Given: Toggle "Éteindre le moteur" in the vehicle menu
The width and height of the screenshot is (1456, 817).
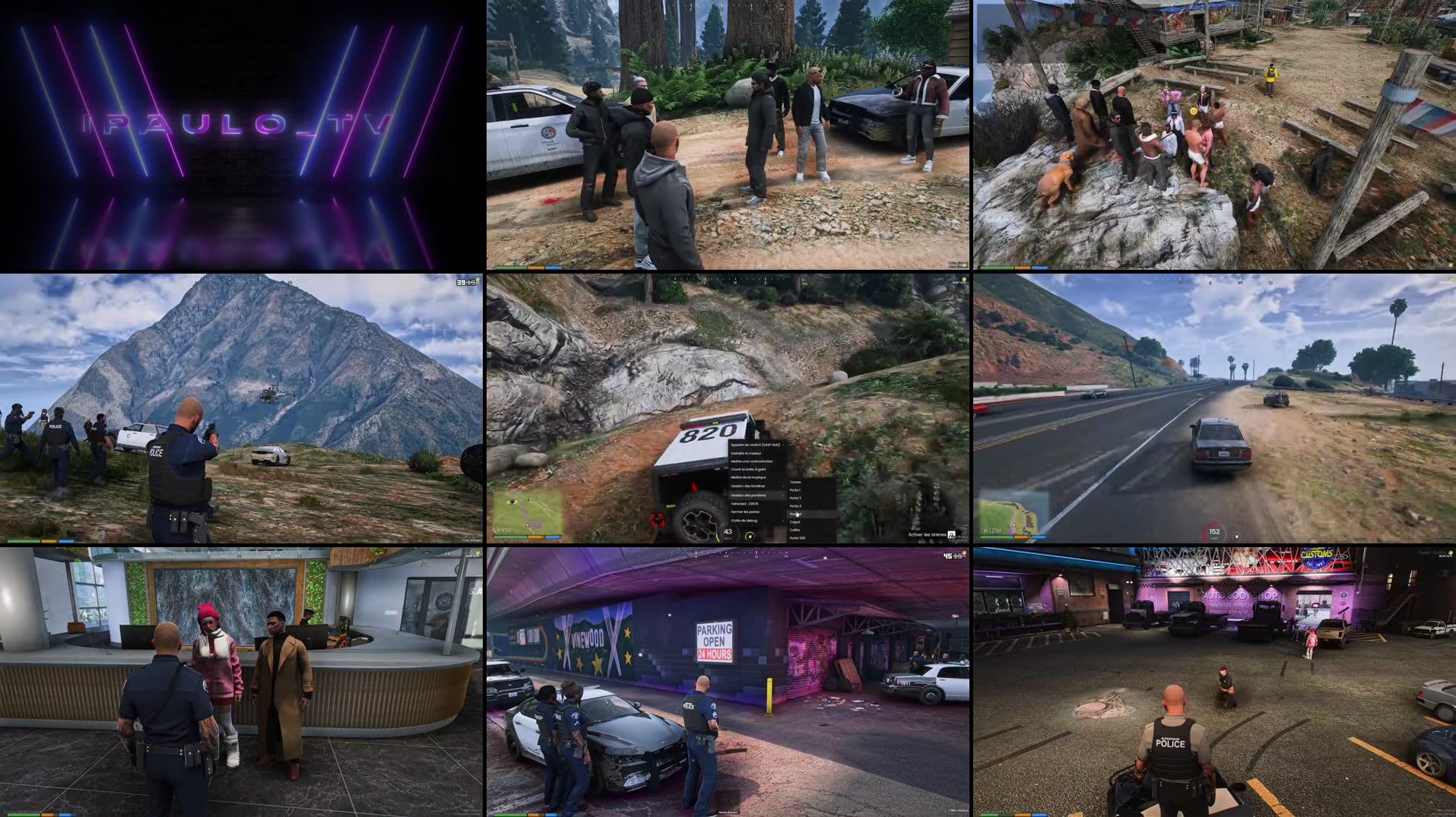Looking at the screenshot, I should click(x=746, y=453).
